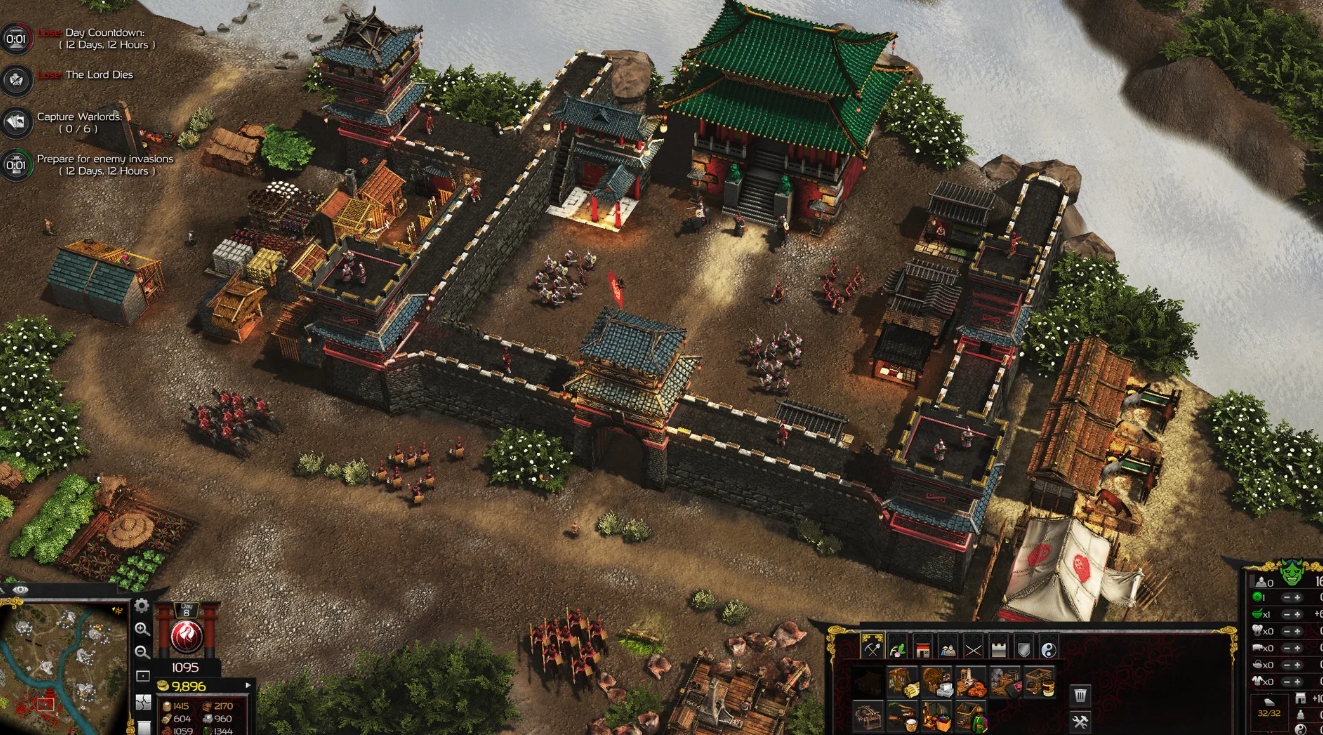This screenshot has width=1323, height=735.
Task: Click the shield defenses category icon
Action: click(x=1023, y=646)
